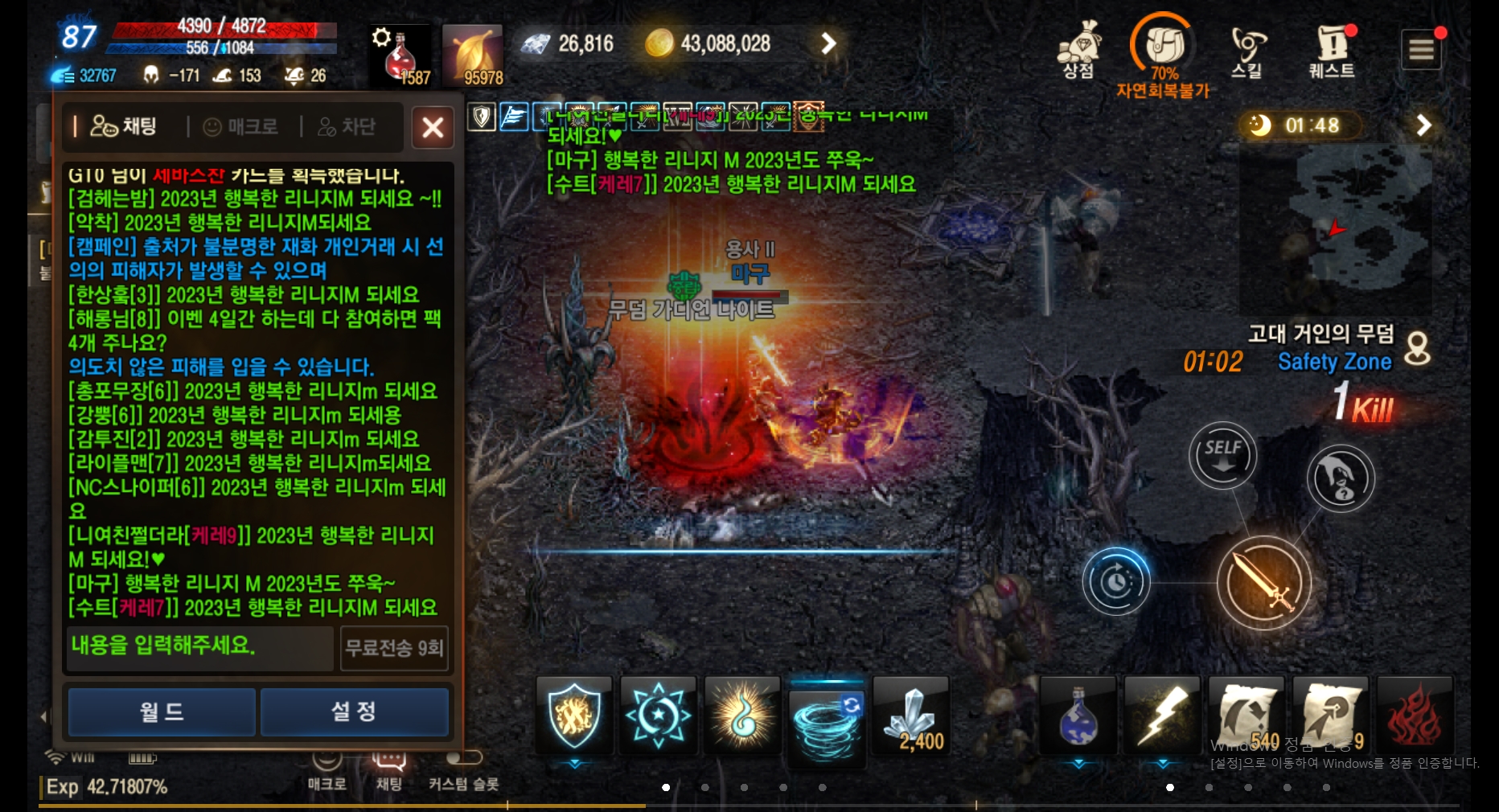Activate the red flame skill icon
Viewport: 1499px width, 812px height.
[x=1414, y=716]
